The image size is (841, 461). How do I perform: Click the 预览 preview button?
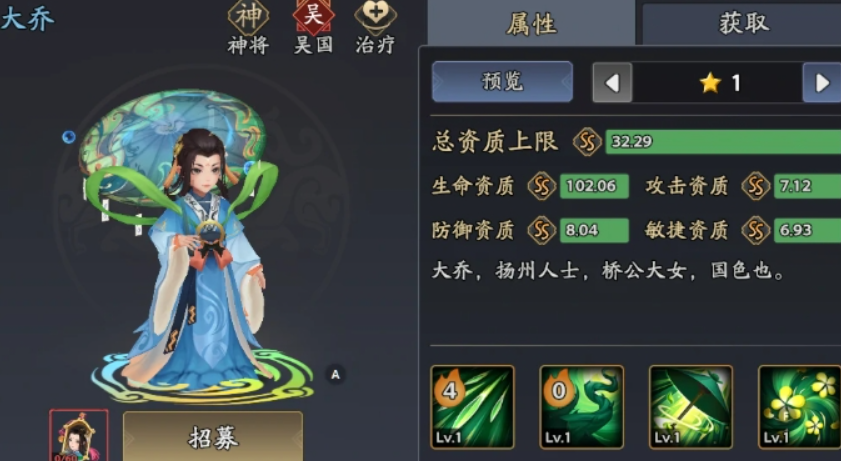pos(502,82)
